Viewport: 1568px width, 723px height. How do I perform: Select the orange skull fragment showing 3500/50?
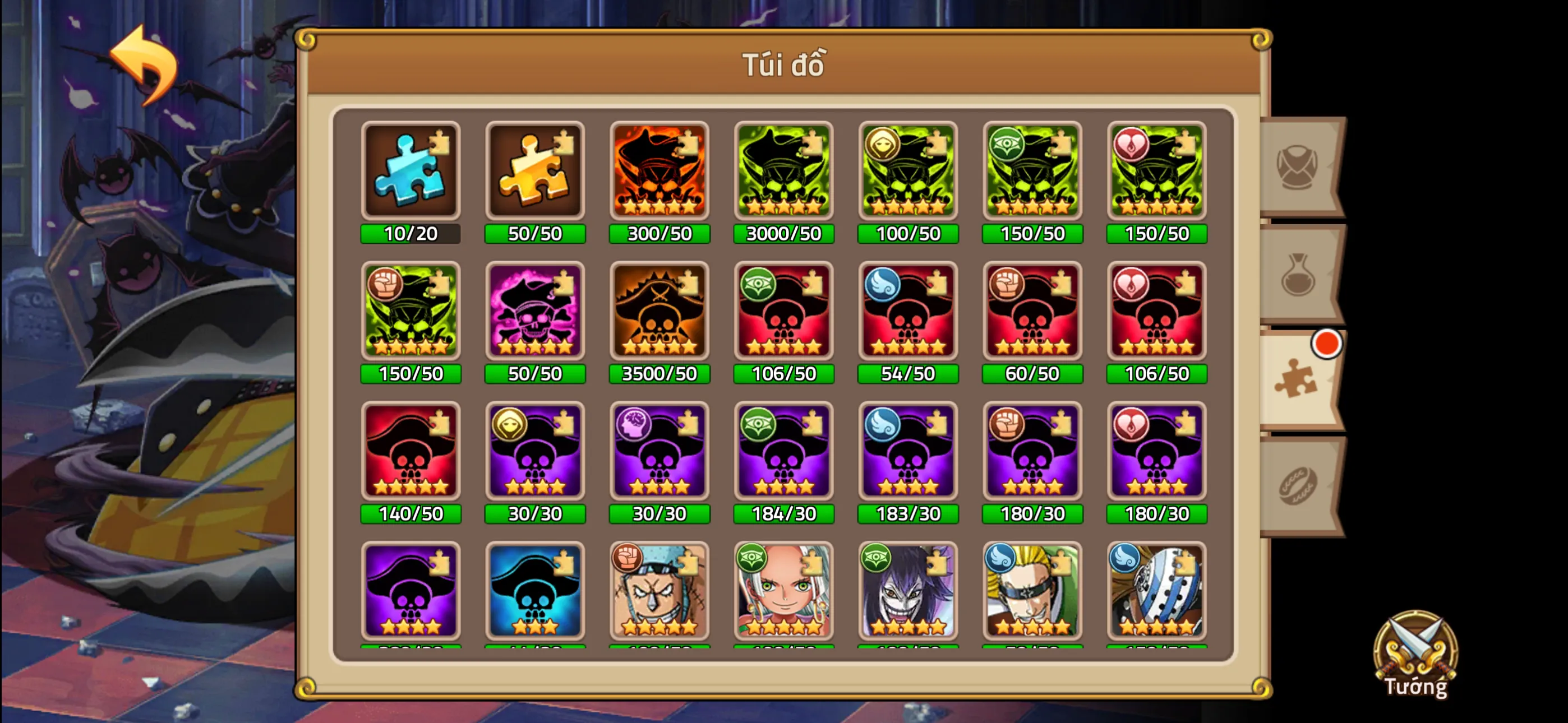coord(659,311)
